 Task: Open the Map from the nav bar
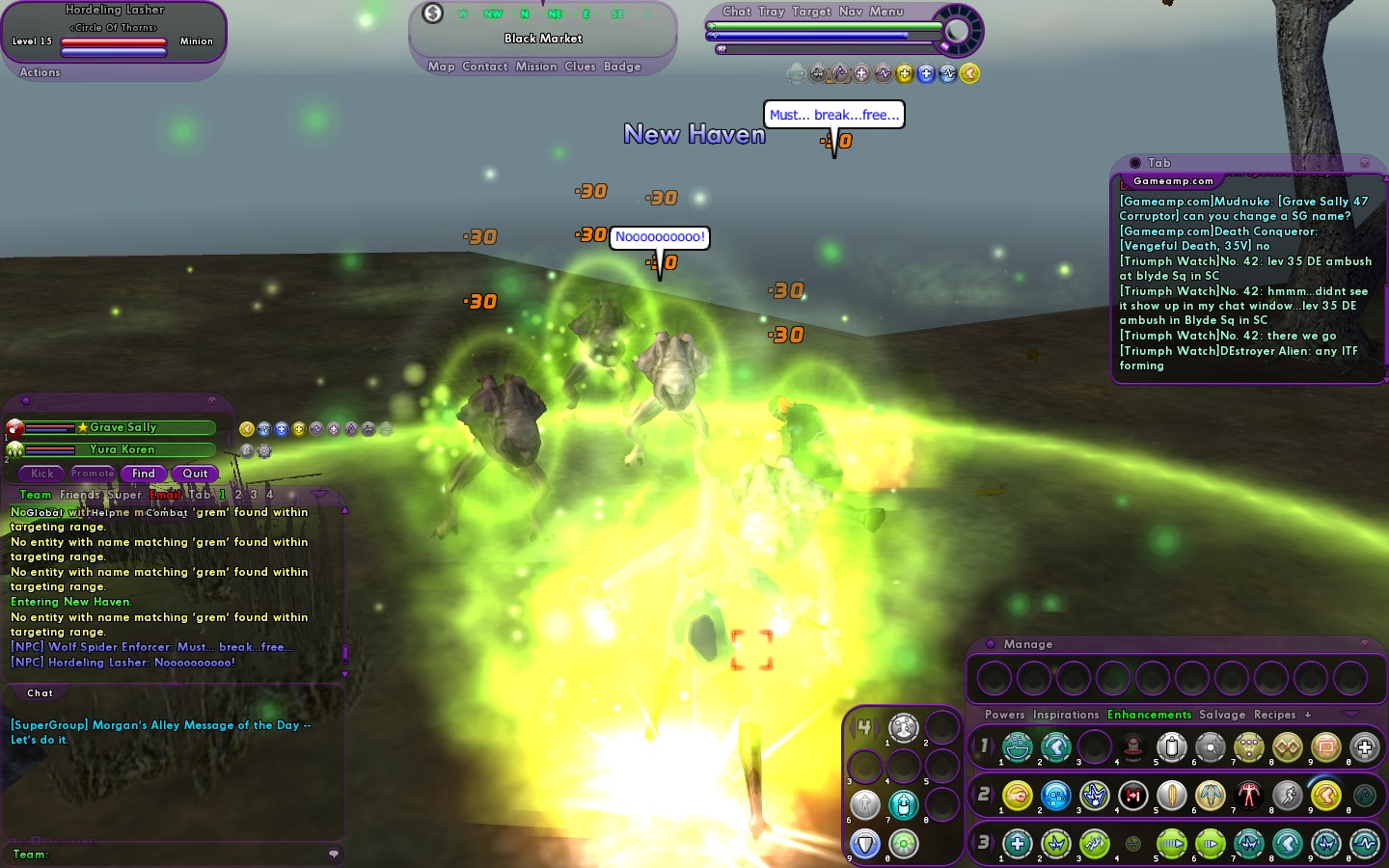tap(441, 67)
